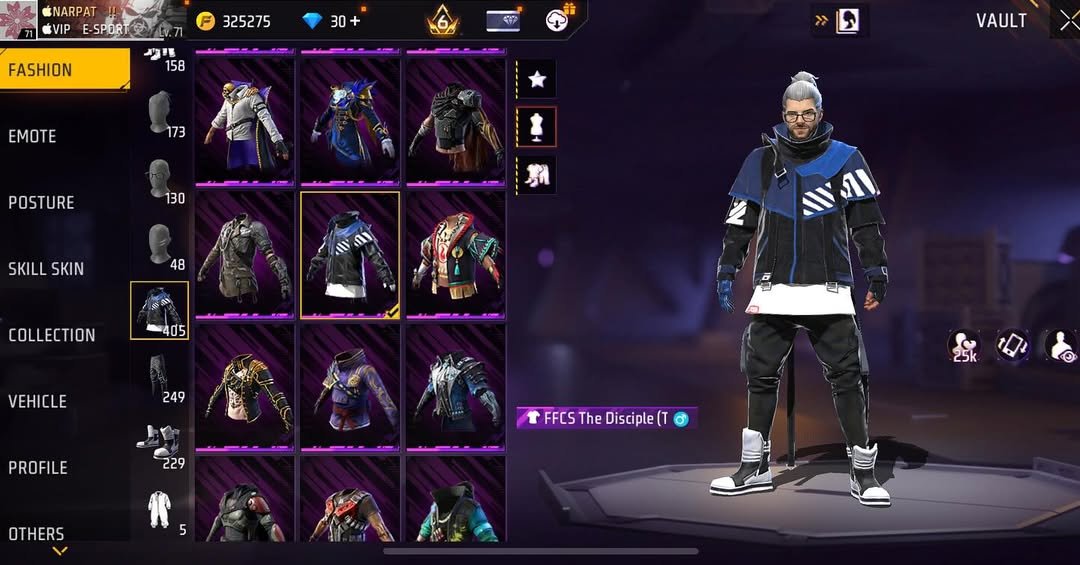
Task: Select the top mask subcategory with 173 items
Action: click(160, 113)
